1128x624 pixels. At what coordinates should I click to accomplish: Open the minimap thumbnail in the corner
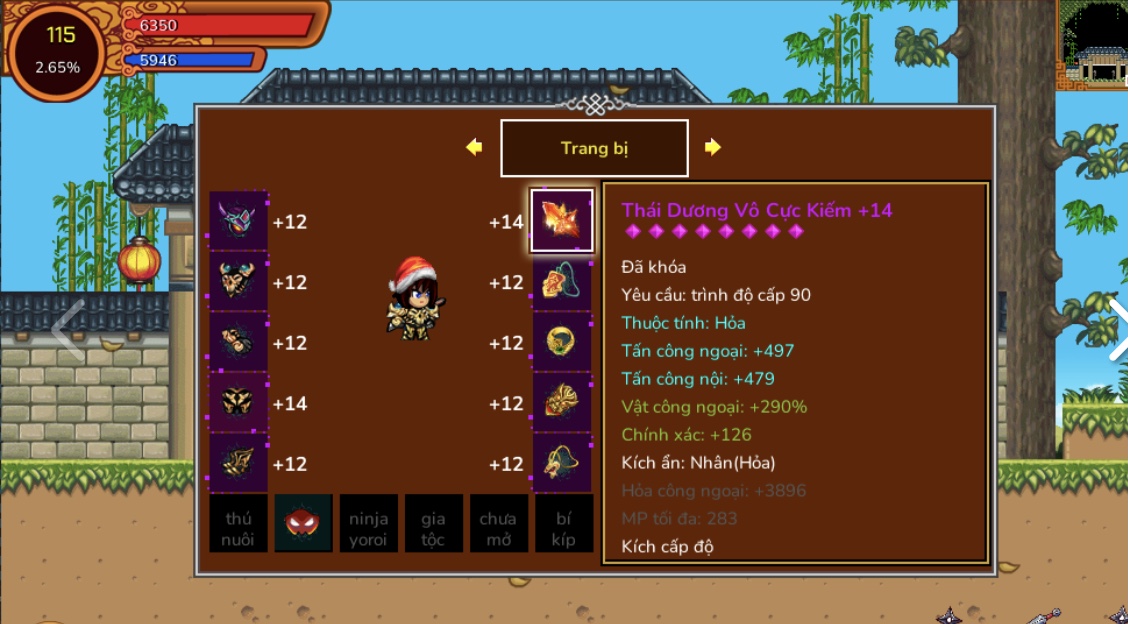(1093, 45)
